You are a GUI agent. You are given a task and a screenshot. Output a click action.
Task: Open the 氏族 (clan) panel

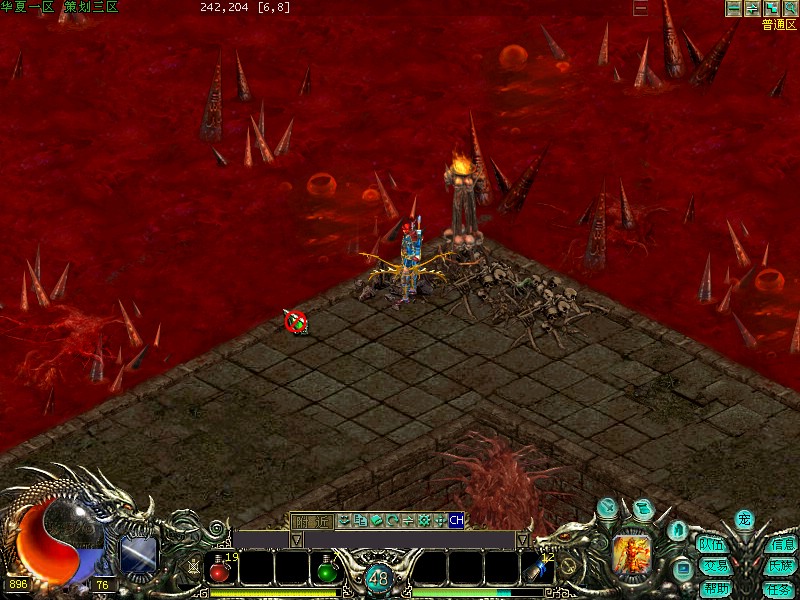781,567
